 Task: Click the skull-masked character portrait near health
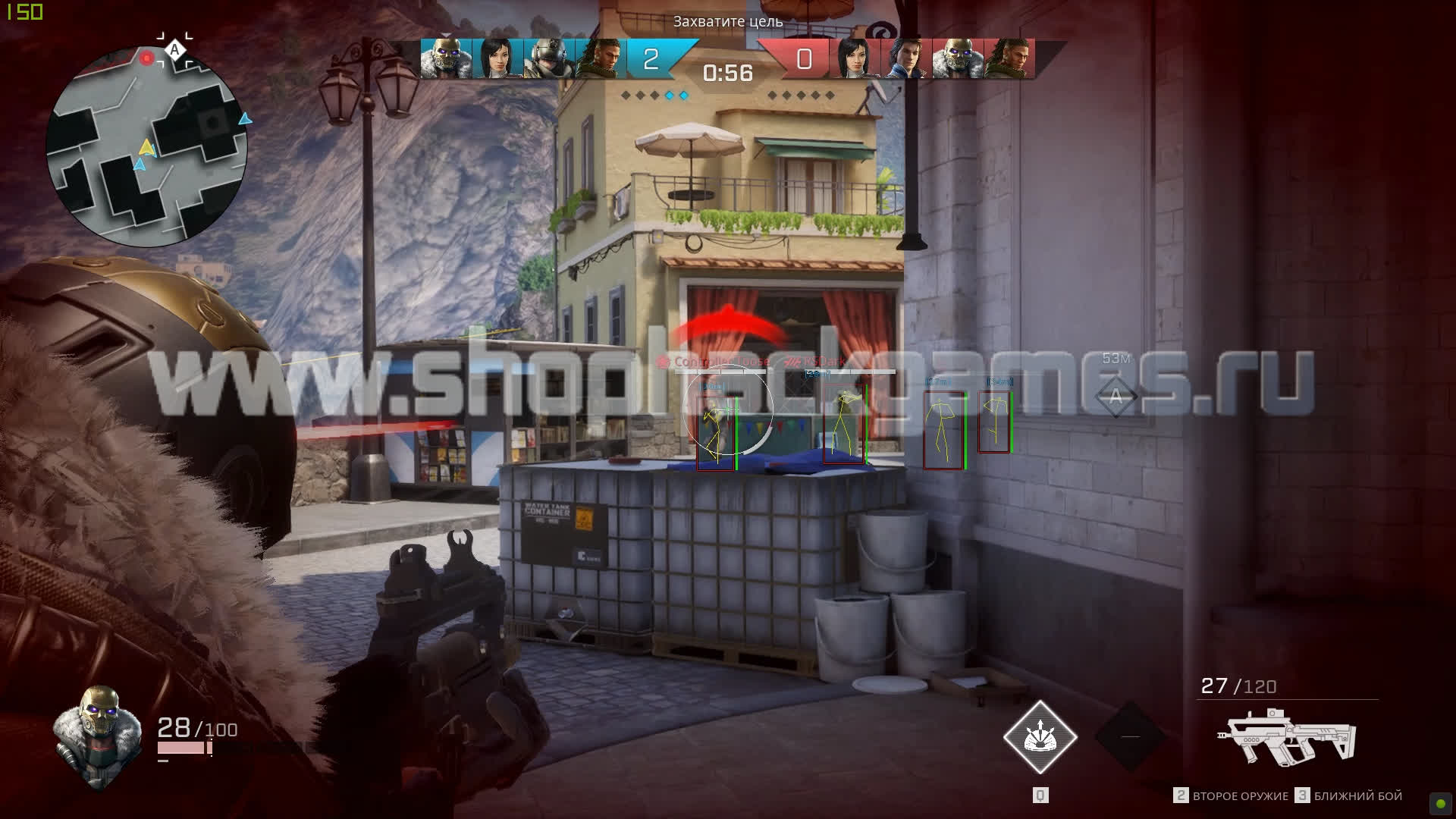click(x=97, y=734)
